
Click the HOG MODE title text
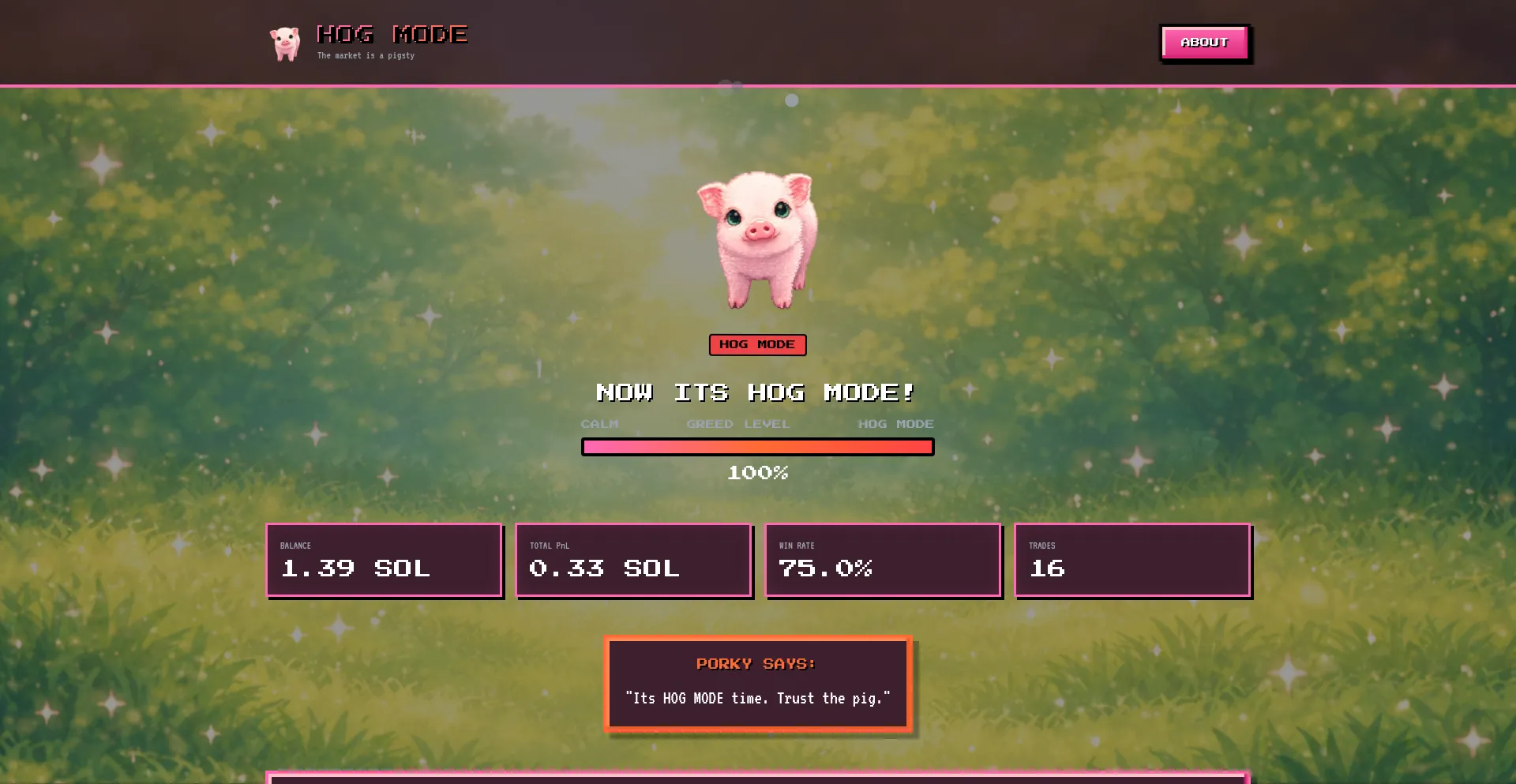(392, 33)
